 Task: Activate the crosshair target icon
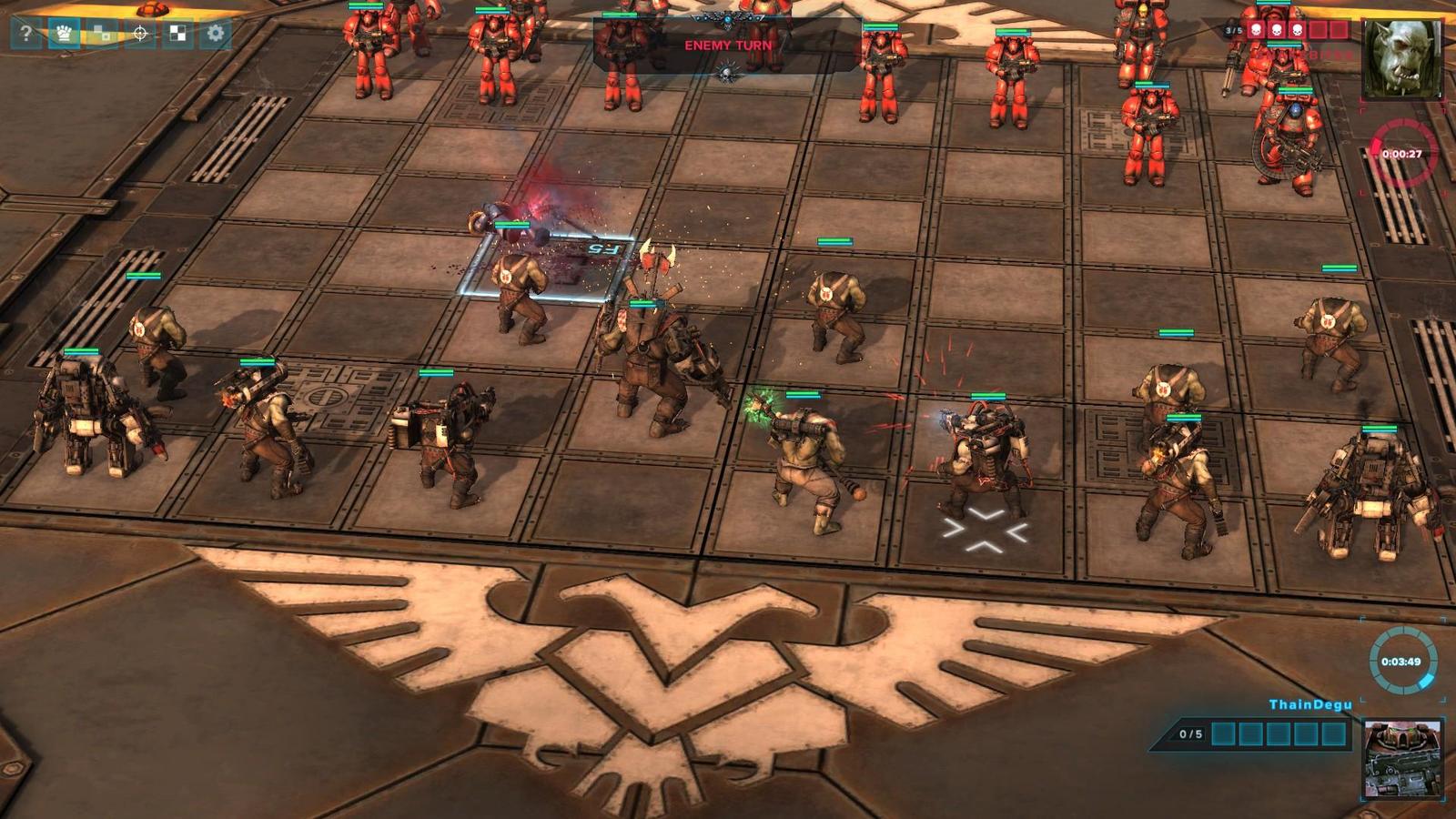(140, 34)
